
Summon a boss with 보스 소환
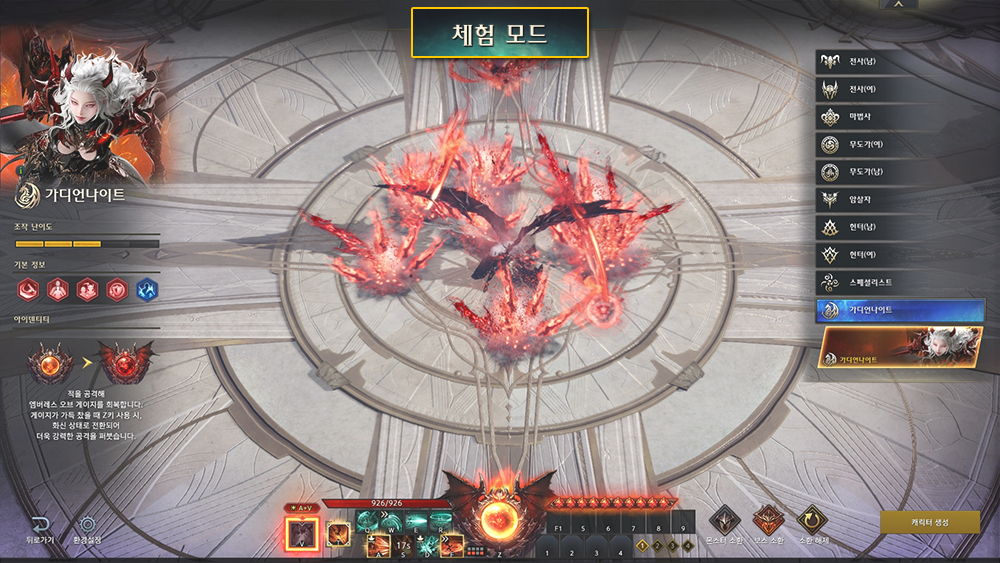tap(767, 523)
